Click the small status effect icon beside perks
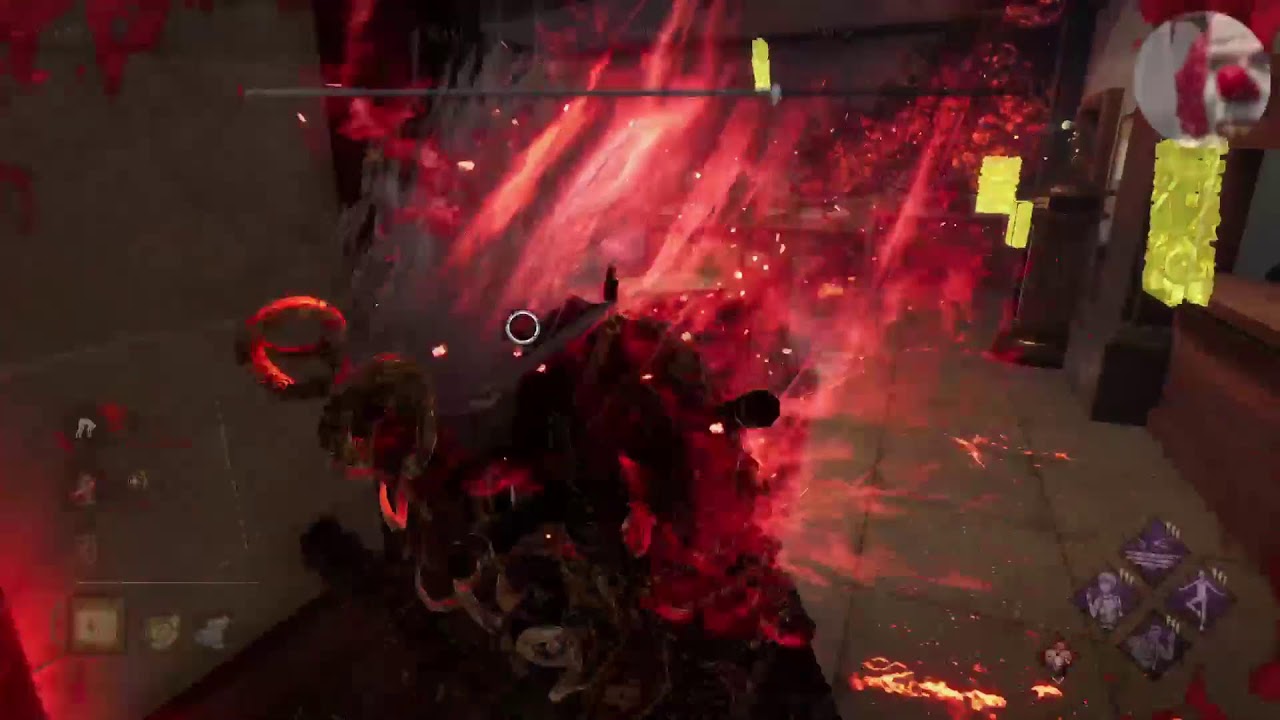 pyautogui.click(x=1057, y=658)
